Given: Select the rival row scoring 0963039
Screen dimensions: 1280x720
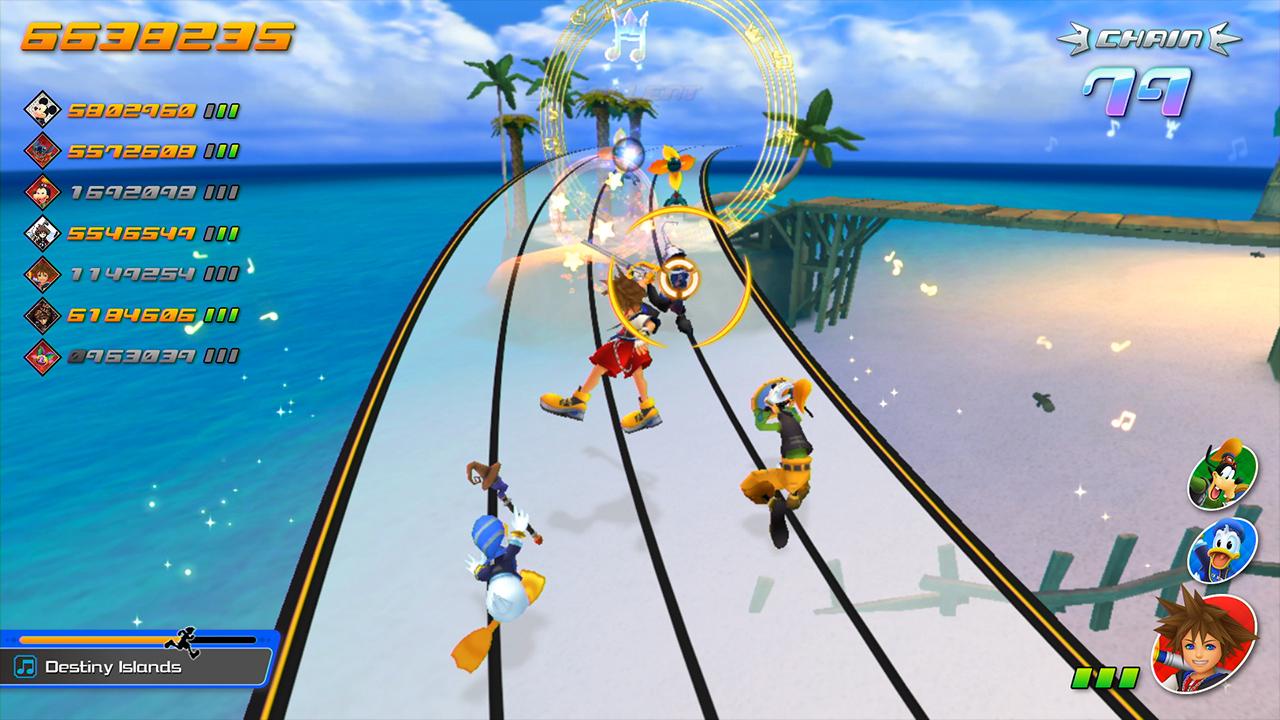Looking at the screenshot, I should 132,355.
